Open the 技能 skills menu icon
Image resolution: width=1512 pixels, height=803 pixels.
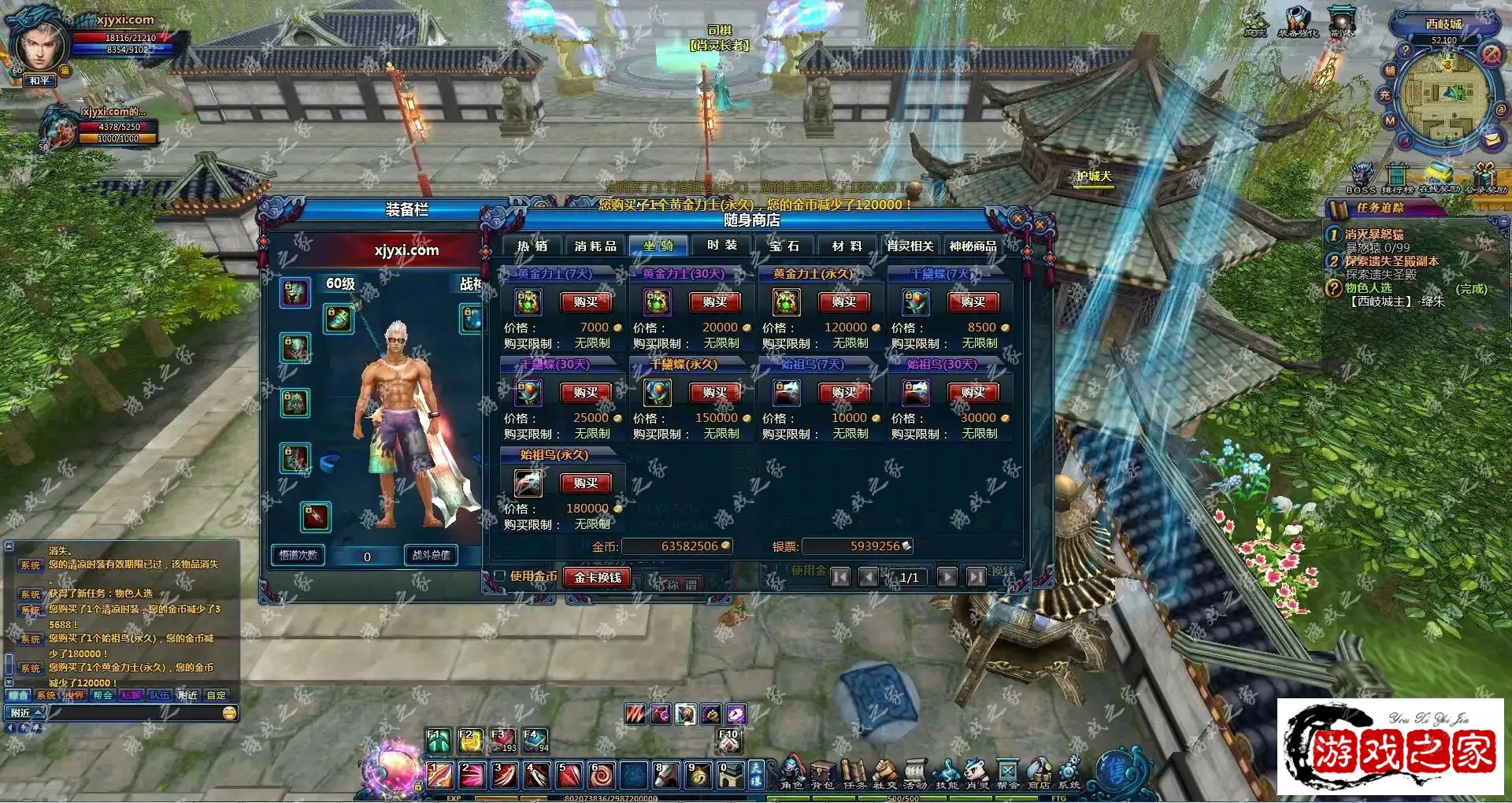coord(947,773)
